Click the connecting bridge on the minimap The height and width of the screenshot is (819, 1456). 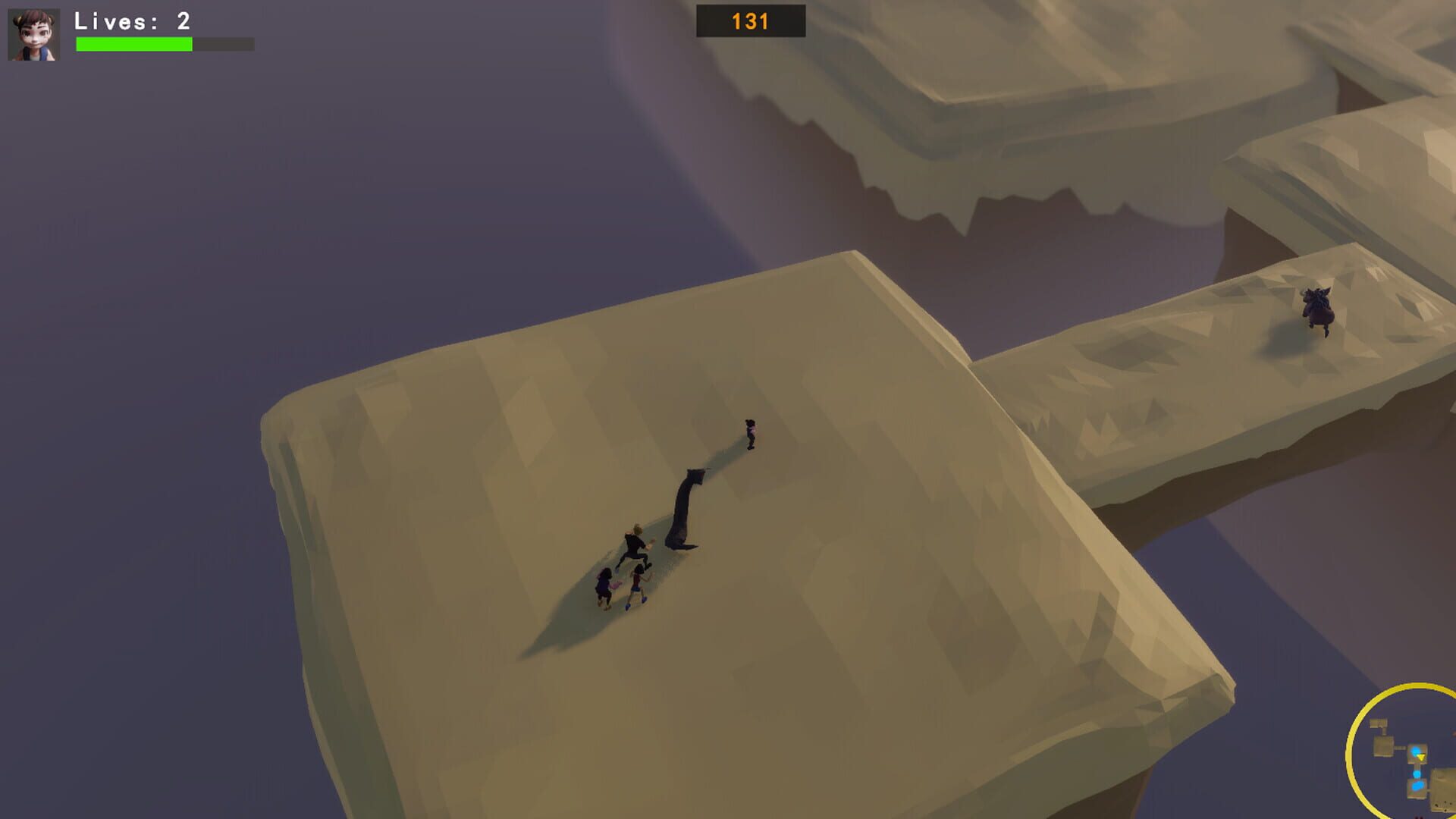point(1401,748)
